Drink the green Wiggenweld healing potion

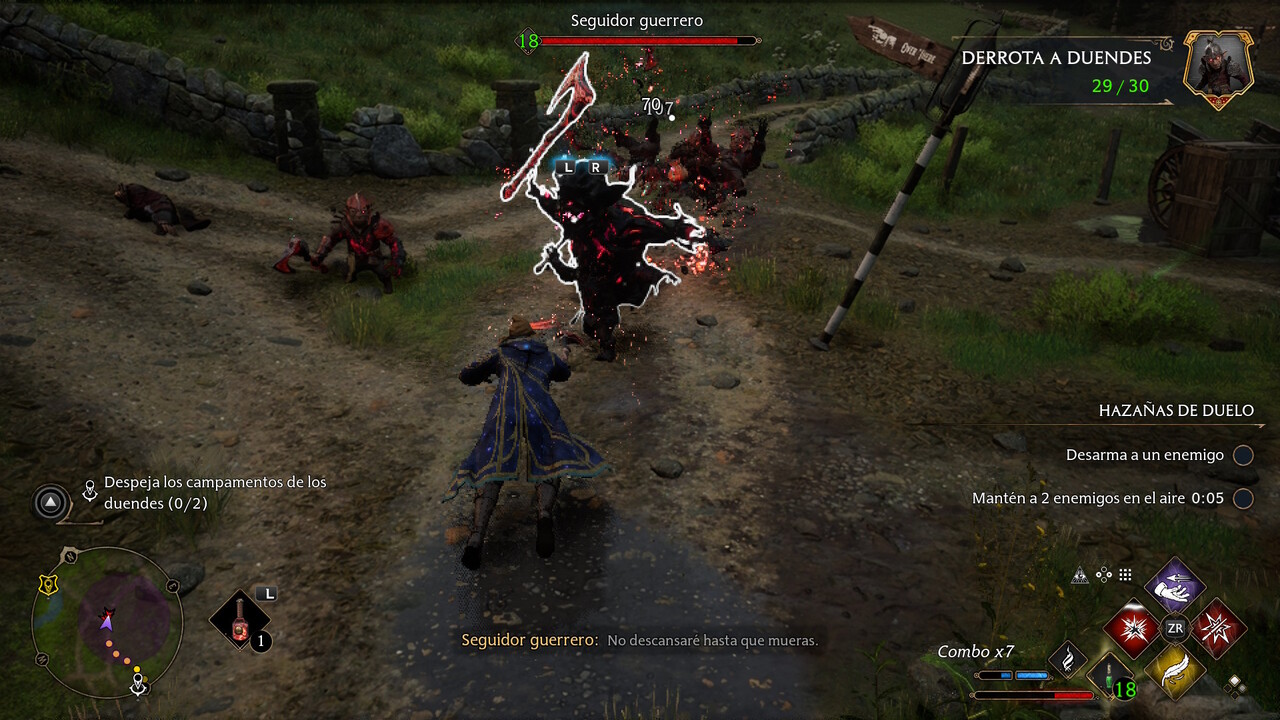(1111, 677)
